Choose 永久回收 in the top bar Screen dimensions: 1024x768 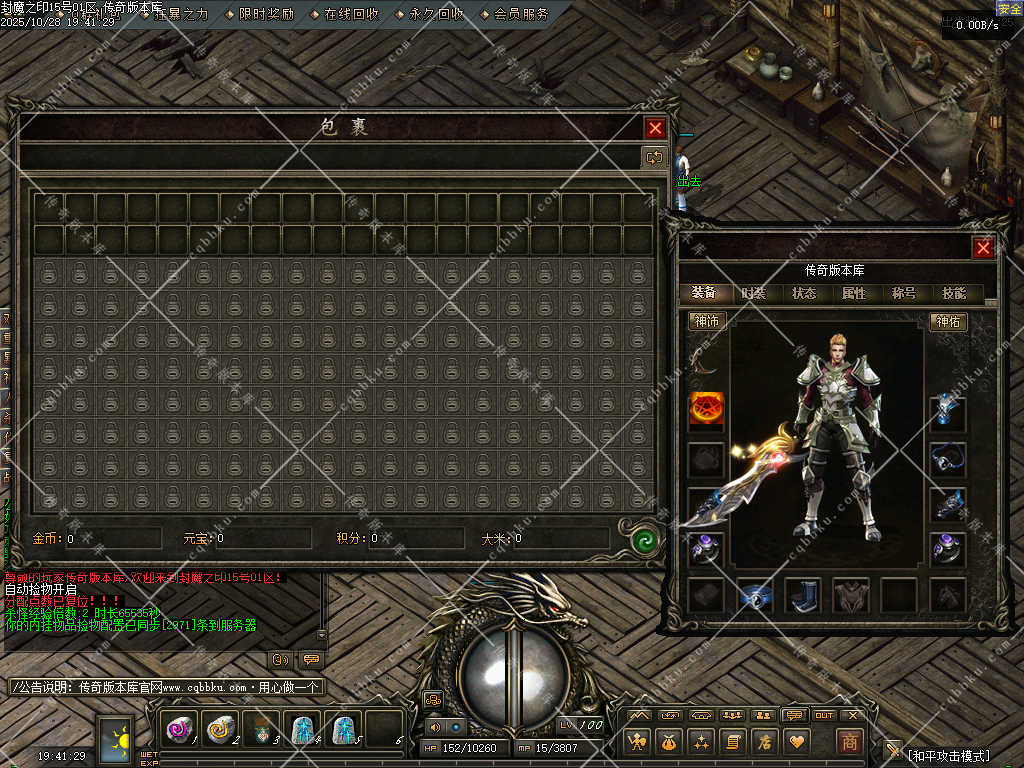[436, 14]
